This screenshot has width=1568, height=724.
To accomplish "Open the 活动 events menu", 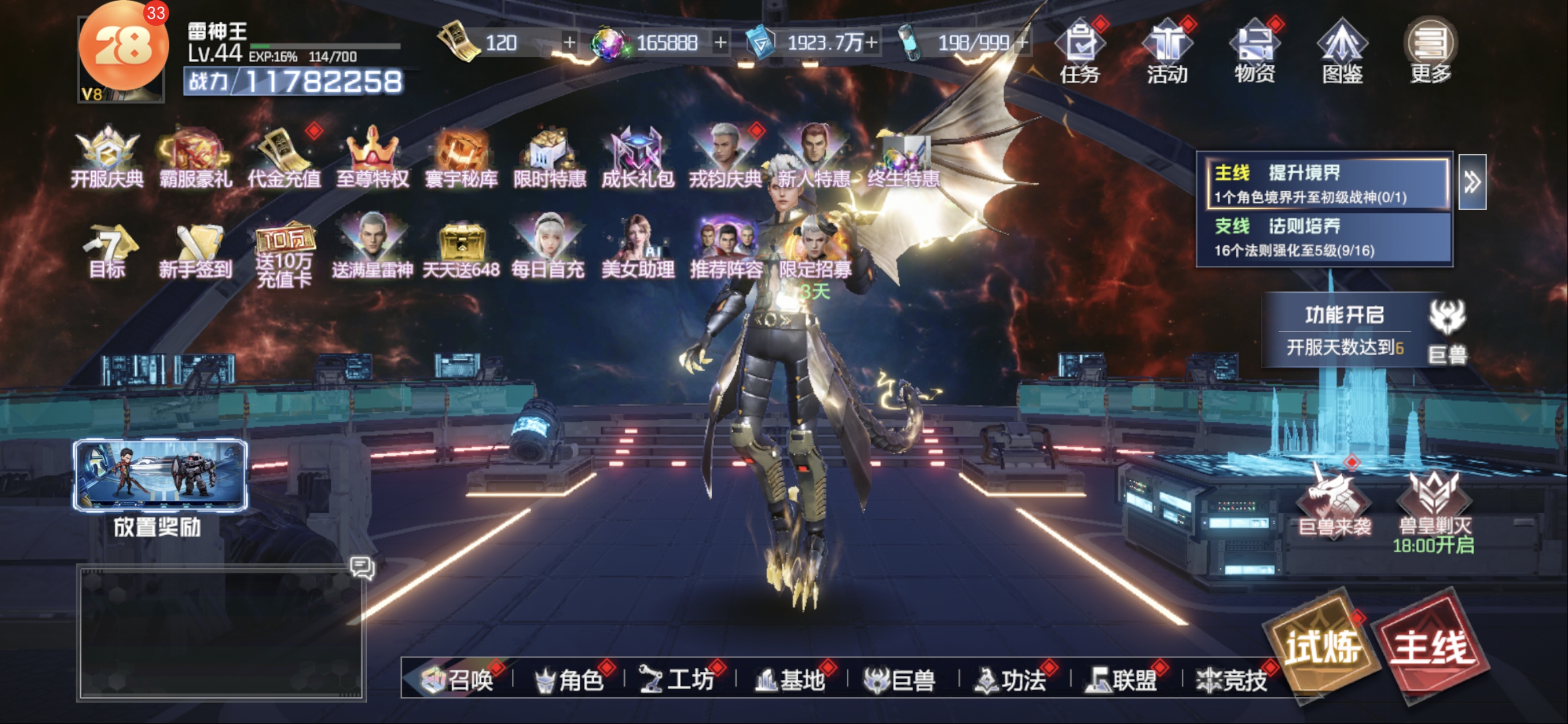I will (x=1167, y=51).
